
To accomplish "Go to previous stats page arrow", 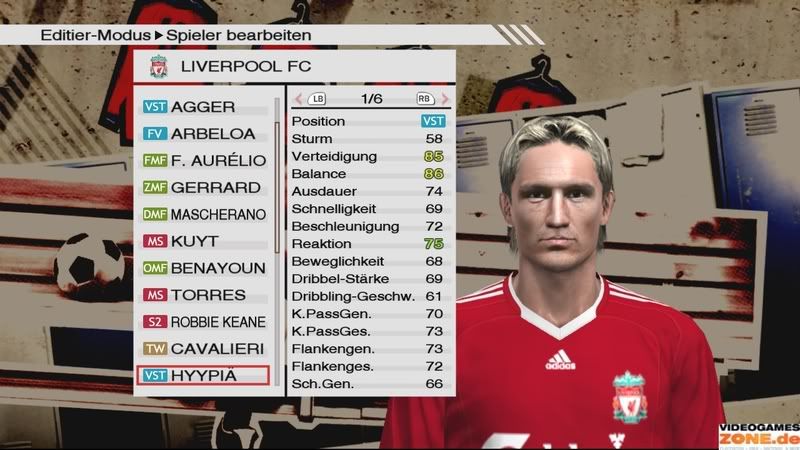I will click(298, 99).
